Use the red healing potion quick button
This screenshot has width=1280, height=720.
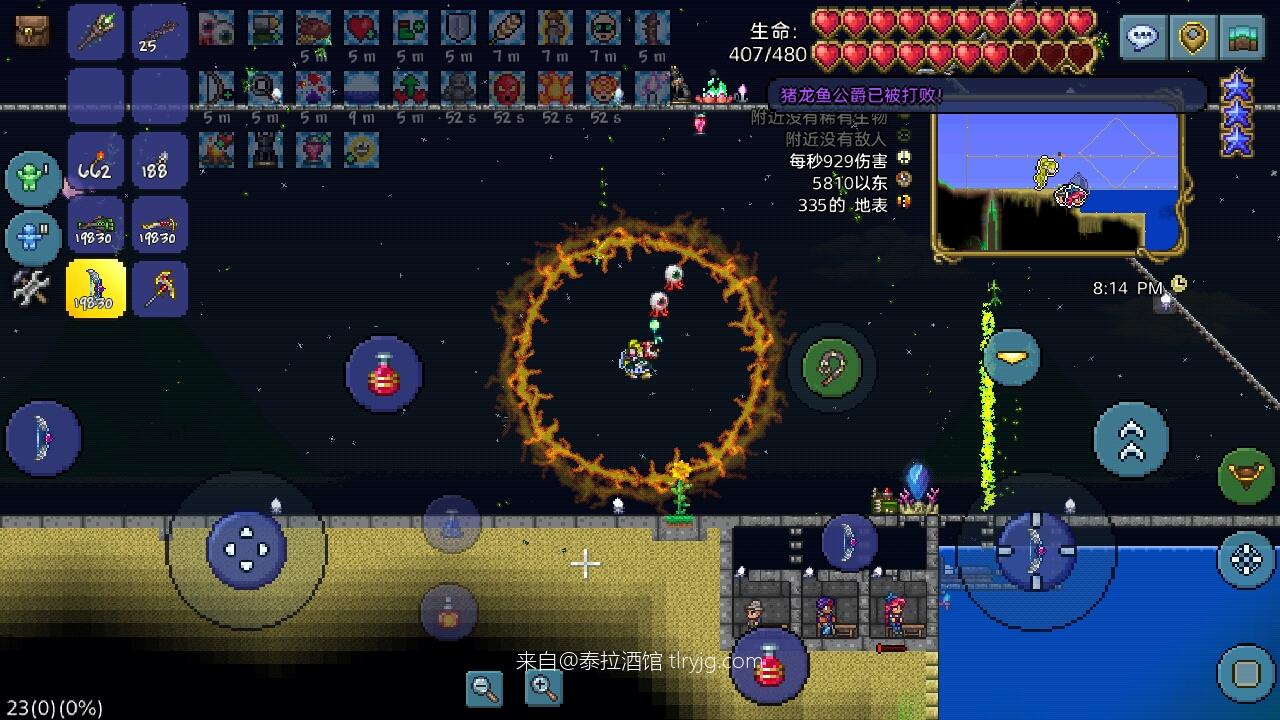(x=384, y=374)
